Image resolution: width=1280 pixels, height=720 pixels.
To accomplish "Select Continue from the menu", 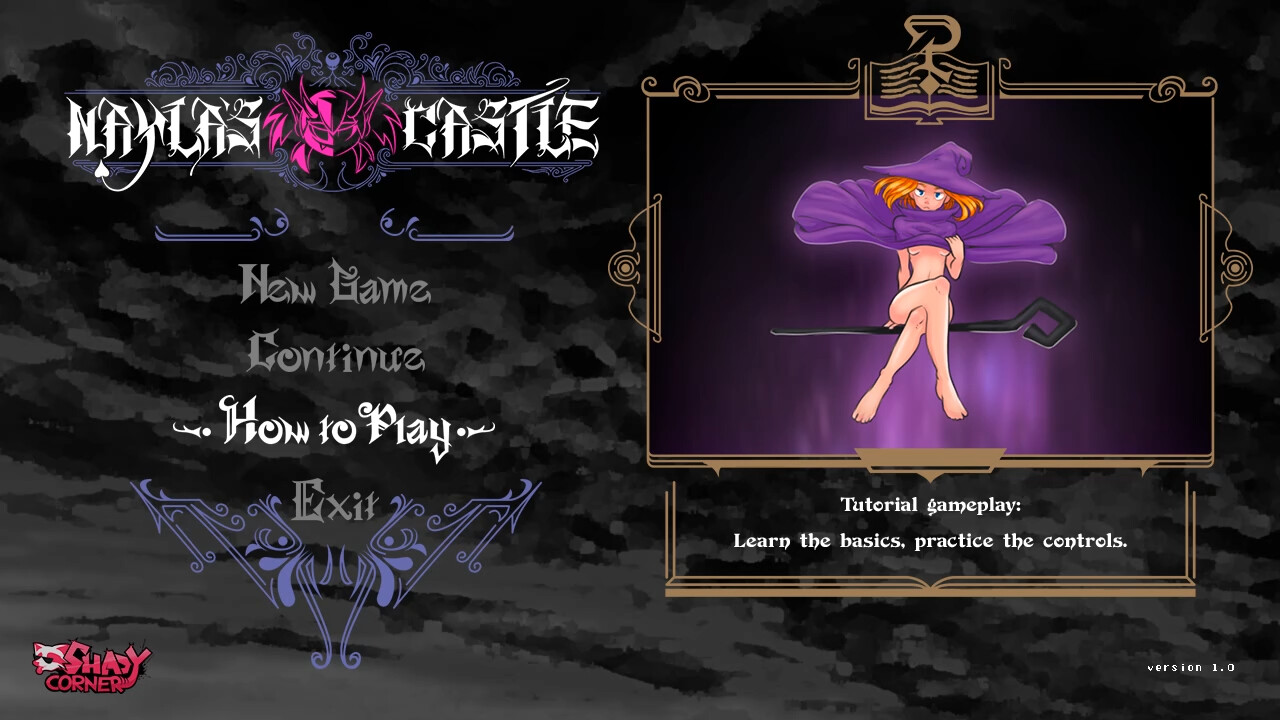I will (x=336, y=358).
